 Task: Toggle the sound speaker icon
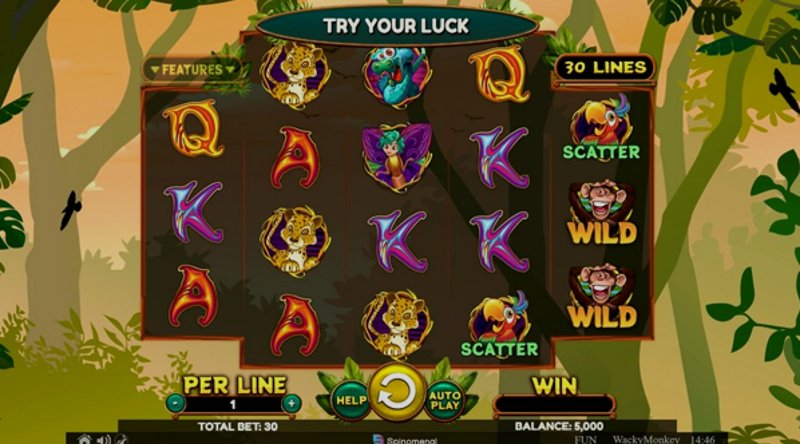tap(101, 439)
